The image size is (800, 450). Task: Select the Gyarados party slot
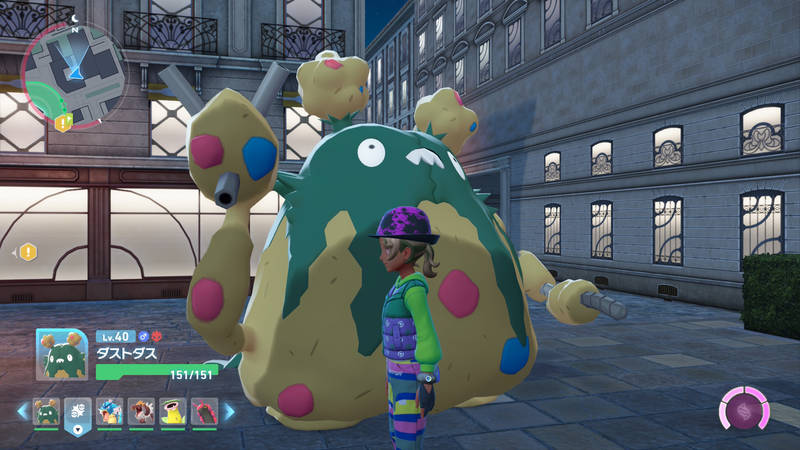click(110, 412)
